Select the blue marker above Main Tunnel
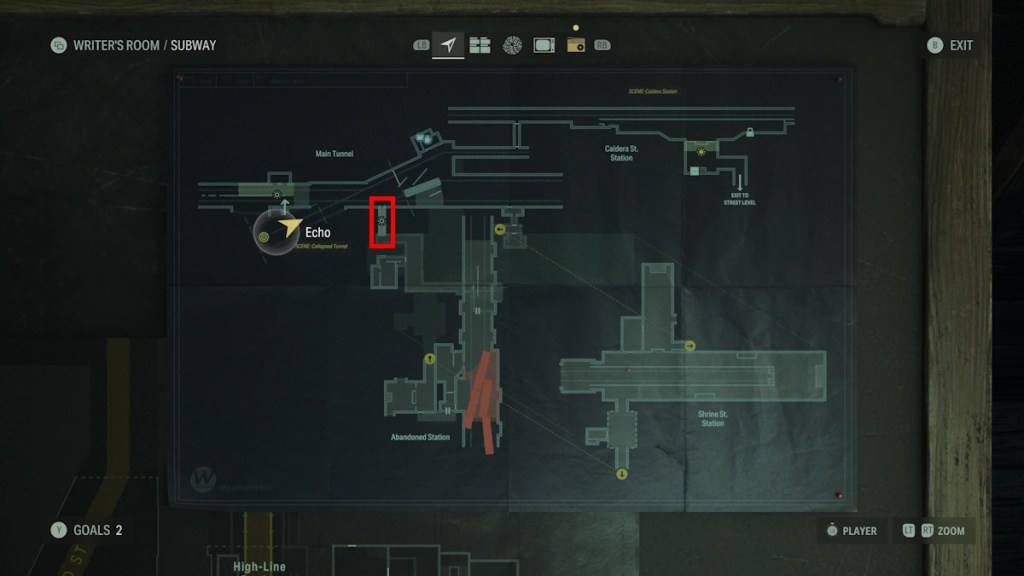 [426, 140]
